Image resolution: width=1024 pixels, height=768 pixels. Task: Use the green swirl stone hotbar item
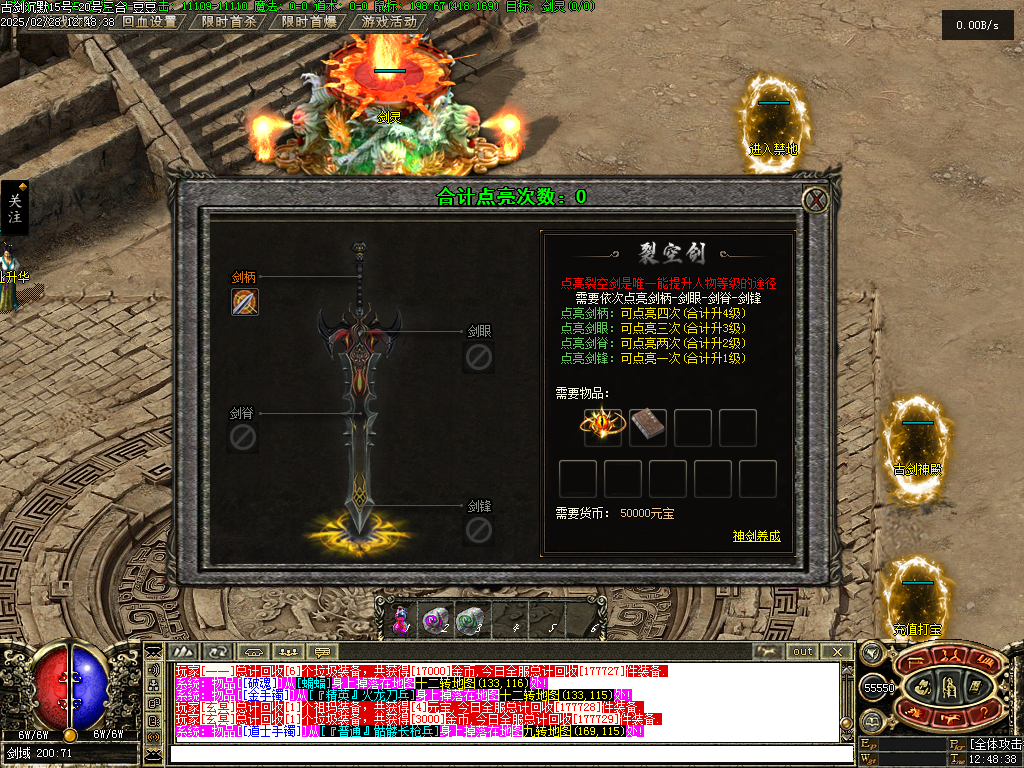469,621
